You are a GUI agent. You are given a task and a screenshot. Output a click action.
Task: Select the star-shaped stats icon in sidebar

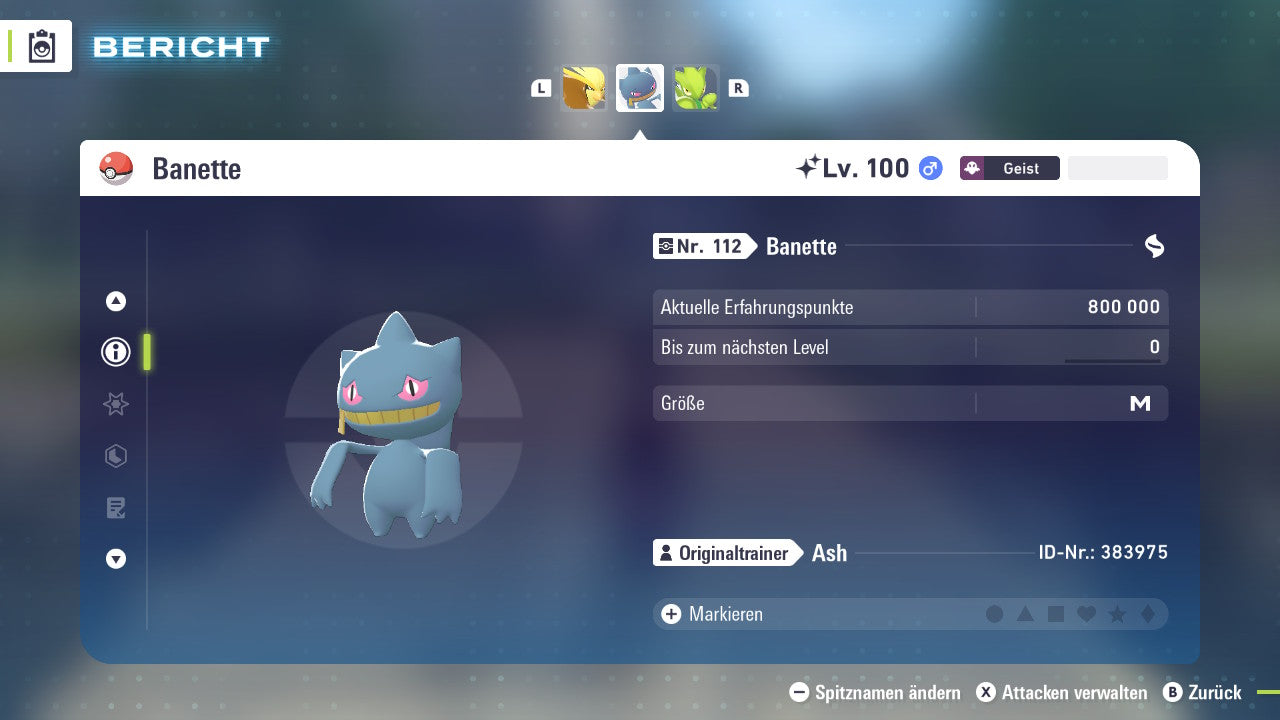tap(115, 404)
